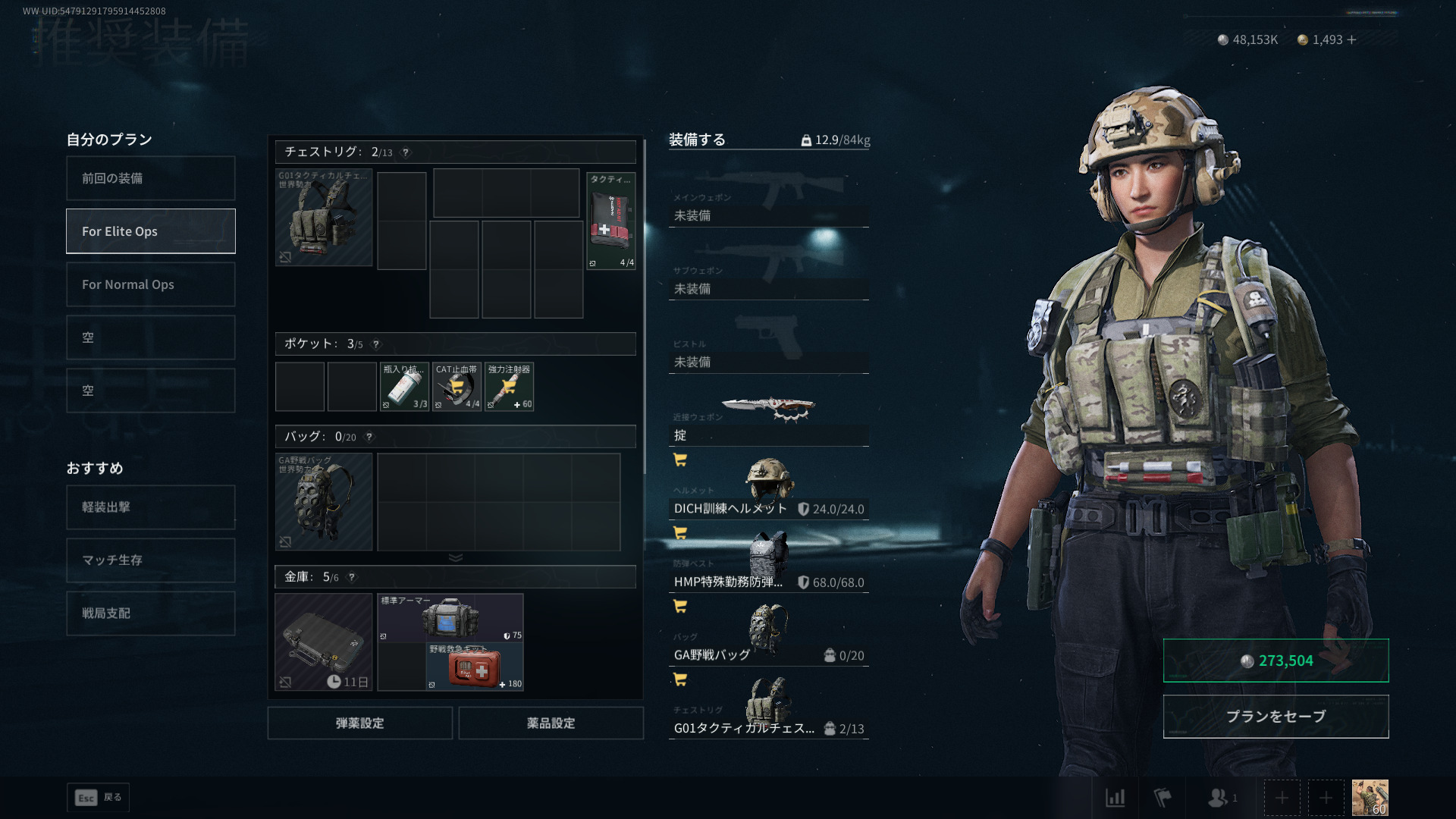The image size is (1456, 819).
Task: Click the 標準アーマー repair kit in safe
Action: pos(450,617)
